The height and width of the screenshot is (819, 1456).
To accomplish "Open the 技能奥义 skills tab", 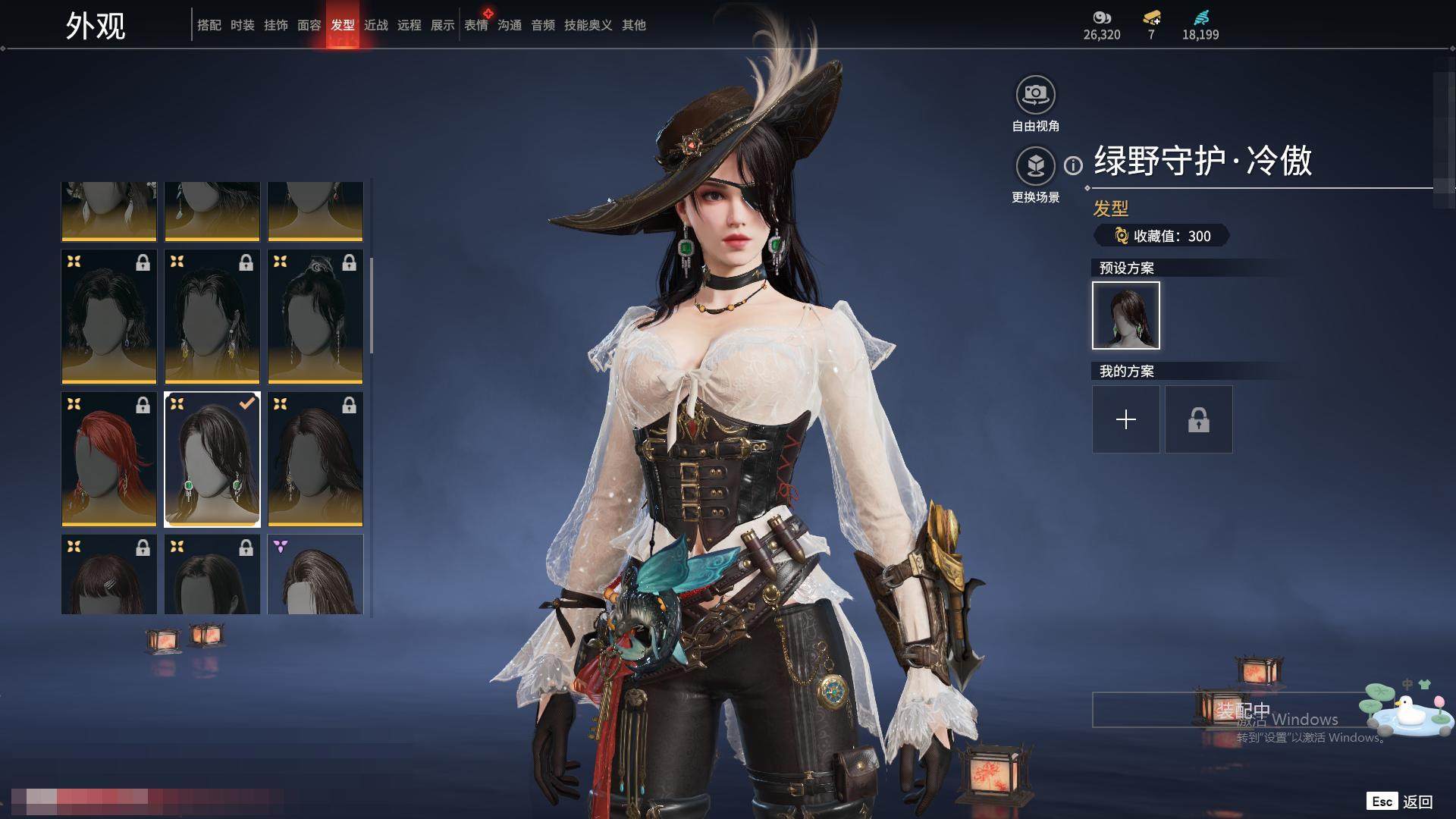I will coord(588,25).
